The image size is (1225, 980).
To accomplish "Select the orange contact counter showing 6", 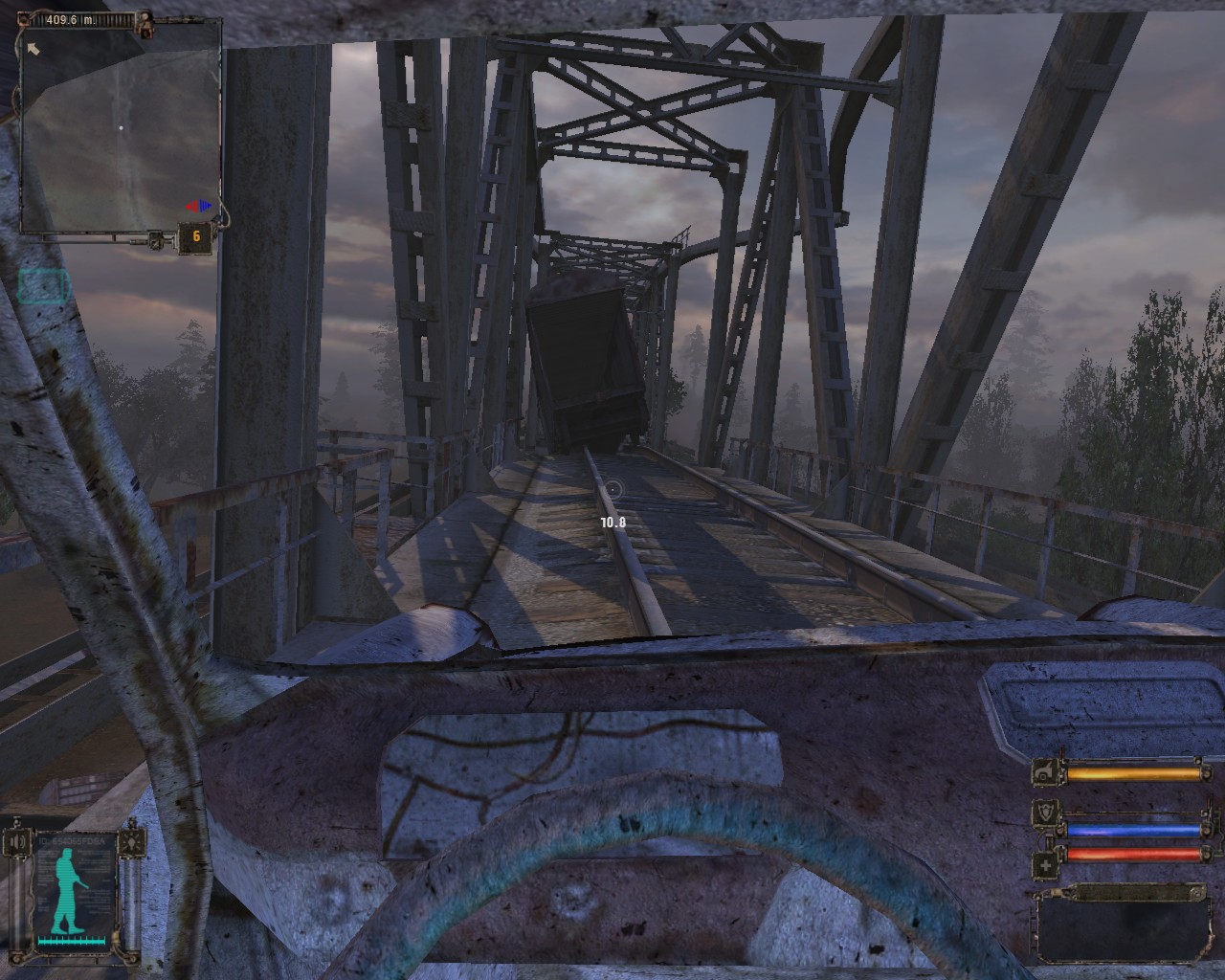I will (x=195, y=237).
